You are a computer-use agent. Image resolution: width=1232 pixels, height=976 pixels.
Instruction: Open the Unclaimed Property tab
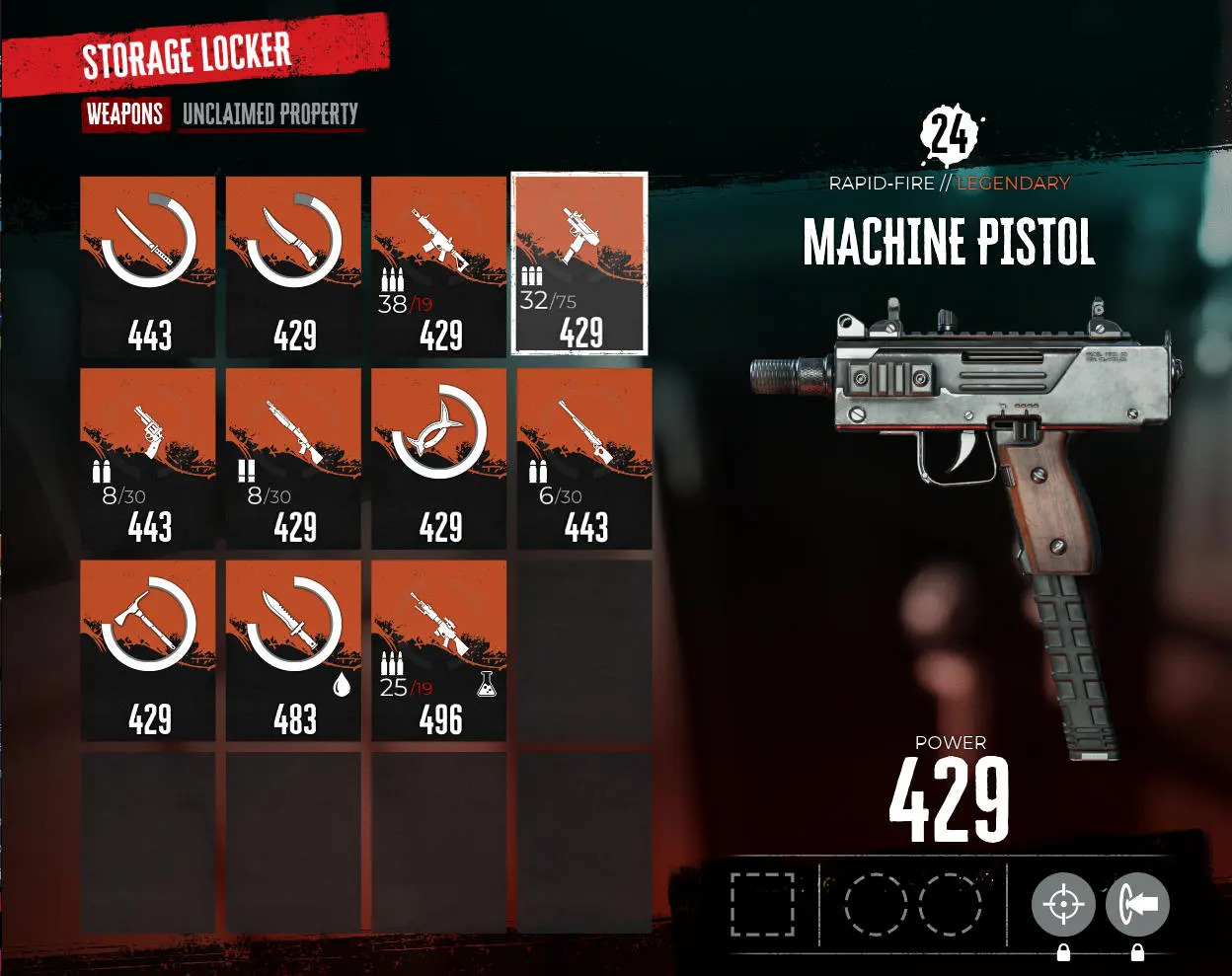coord(269,114)
